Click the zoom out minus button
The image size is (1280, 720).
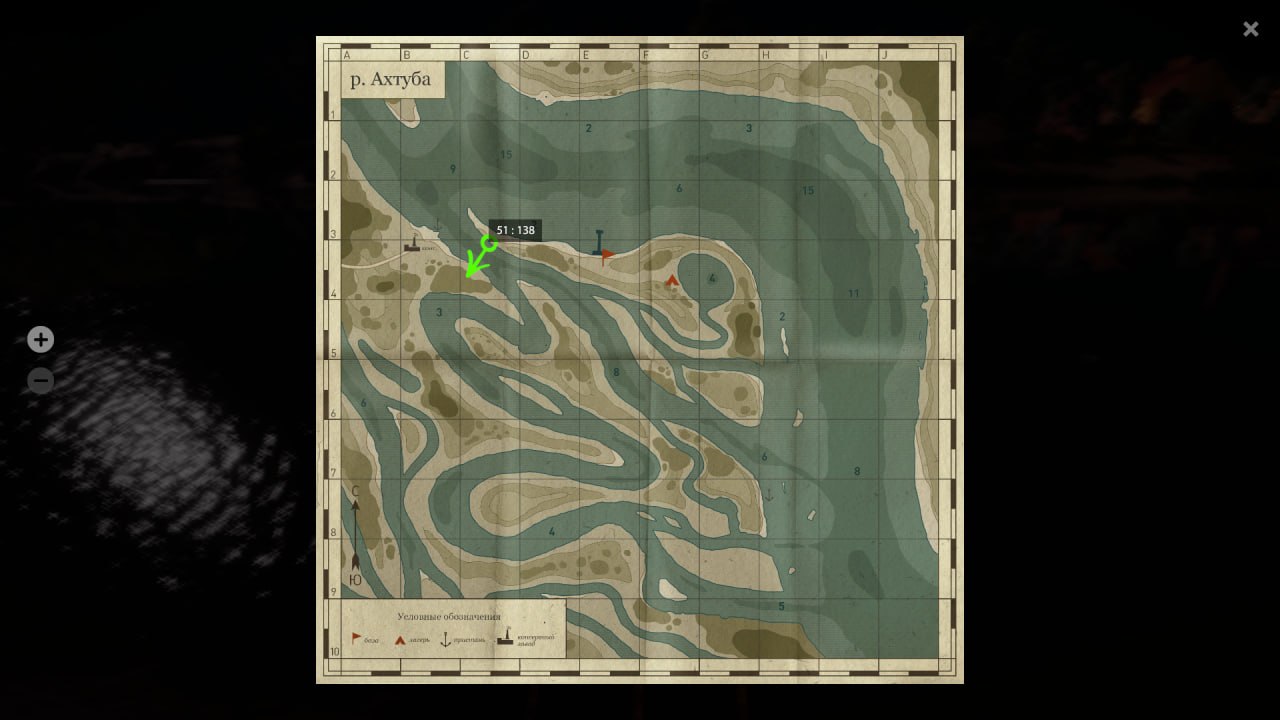(40, 380)
